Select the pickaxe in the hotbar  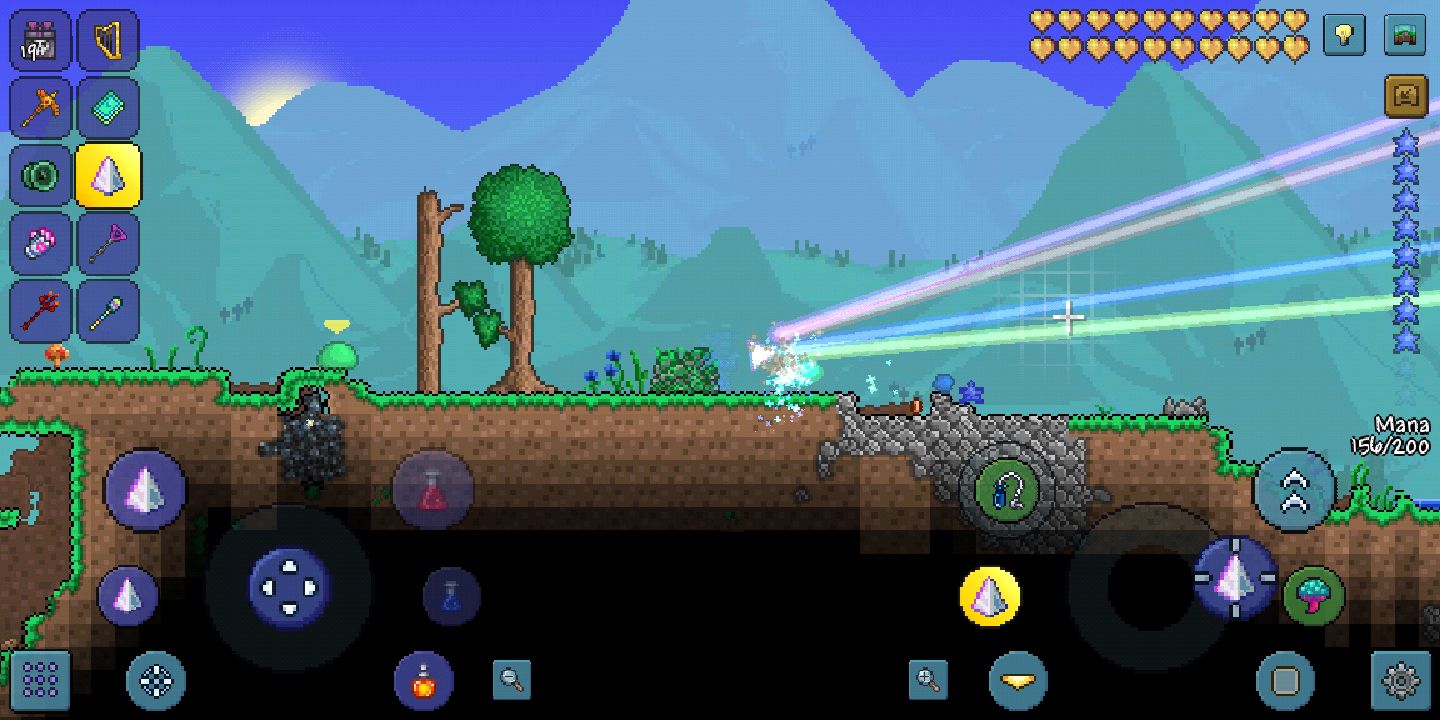click(40, 107)
